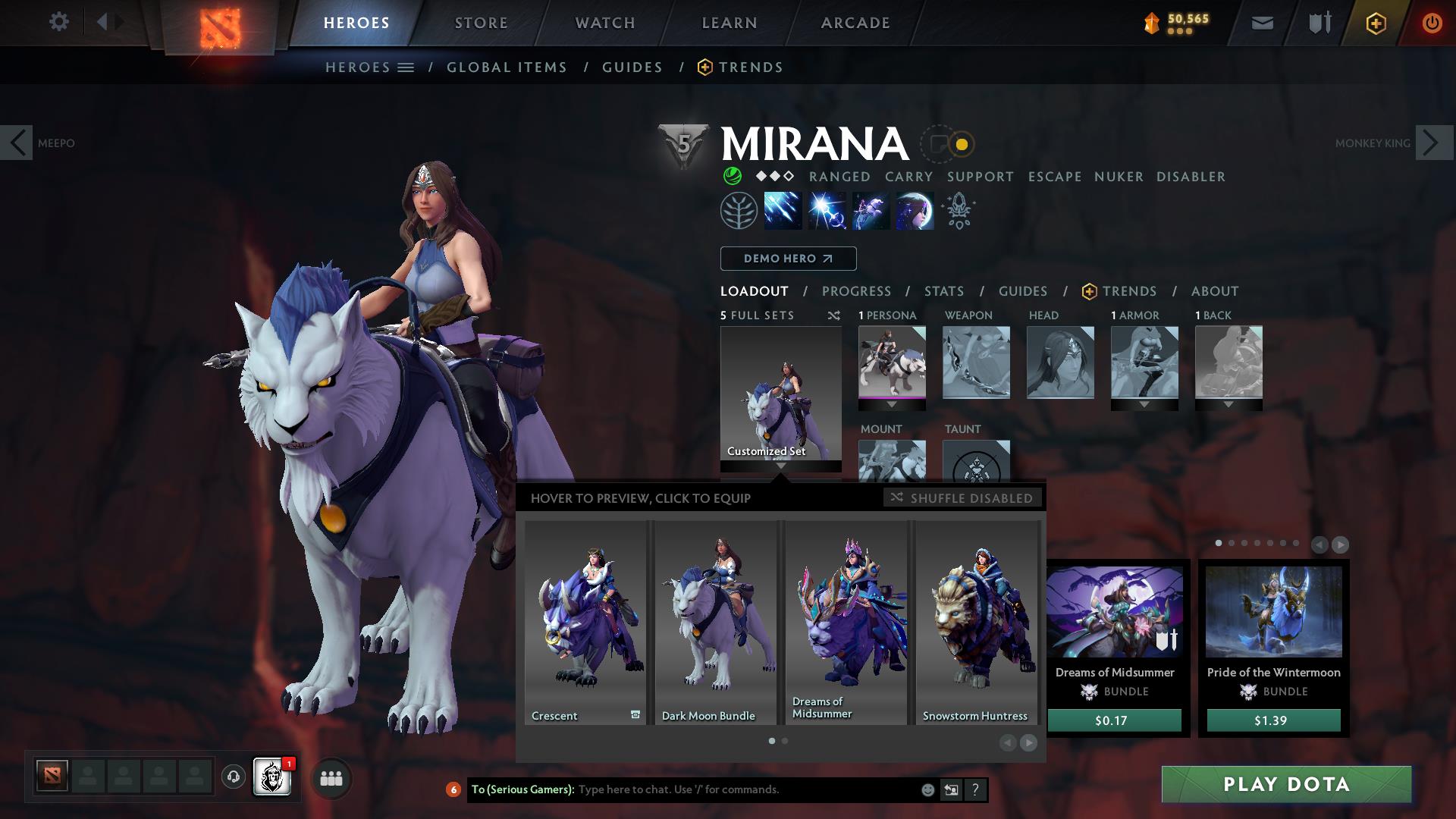
Task: Open the settings gear icon
Action: [x=59, y=22]
